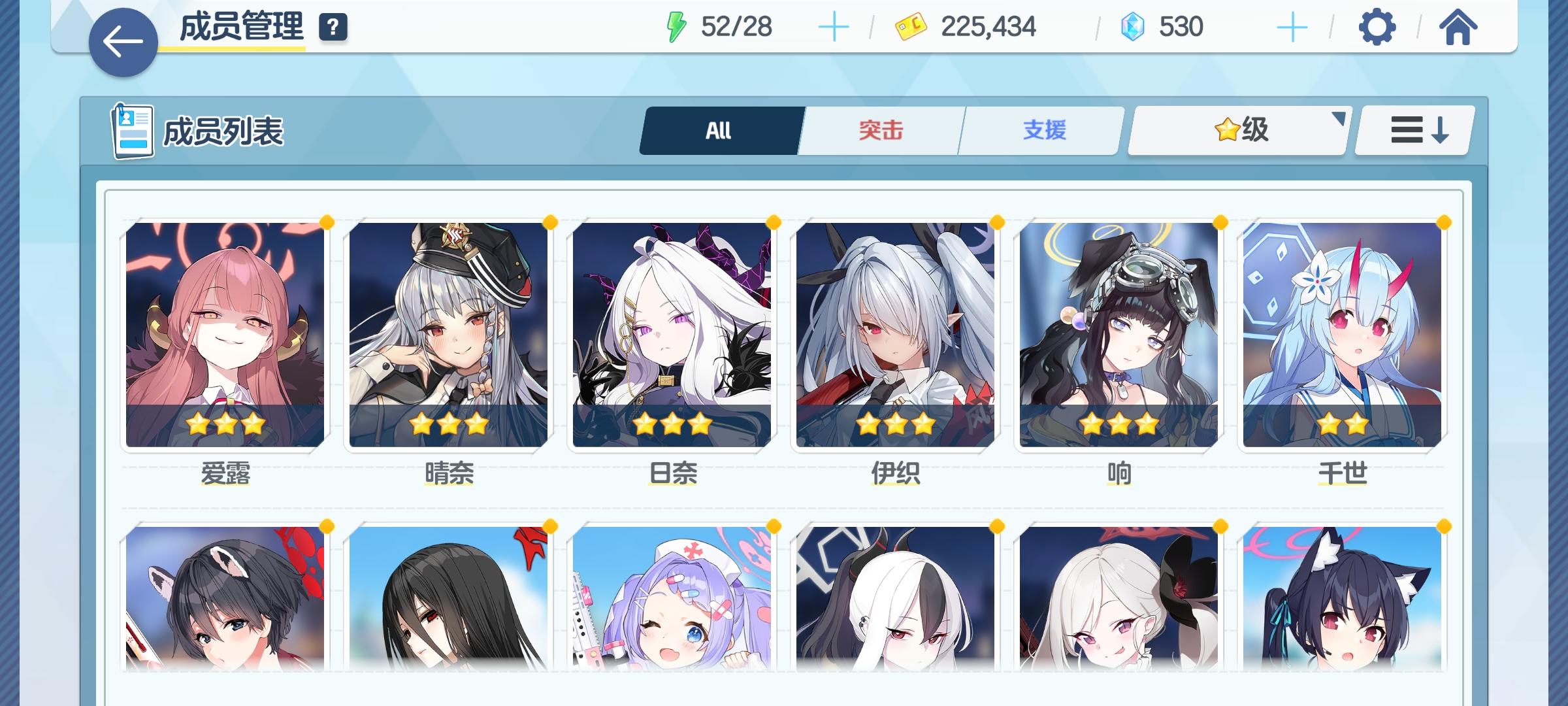This screenshot has height=706, width=1568.
Task: Select the All filter tab
Action: pos(718,129)
